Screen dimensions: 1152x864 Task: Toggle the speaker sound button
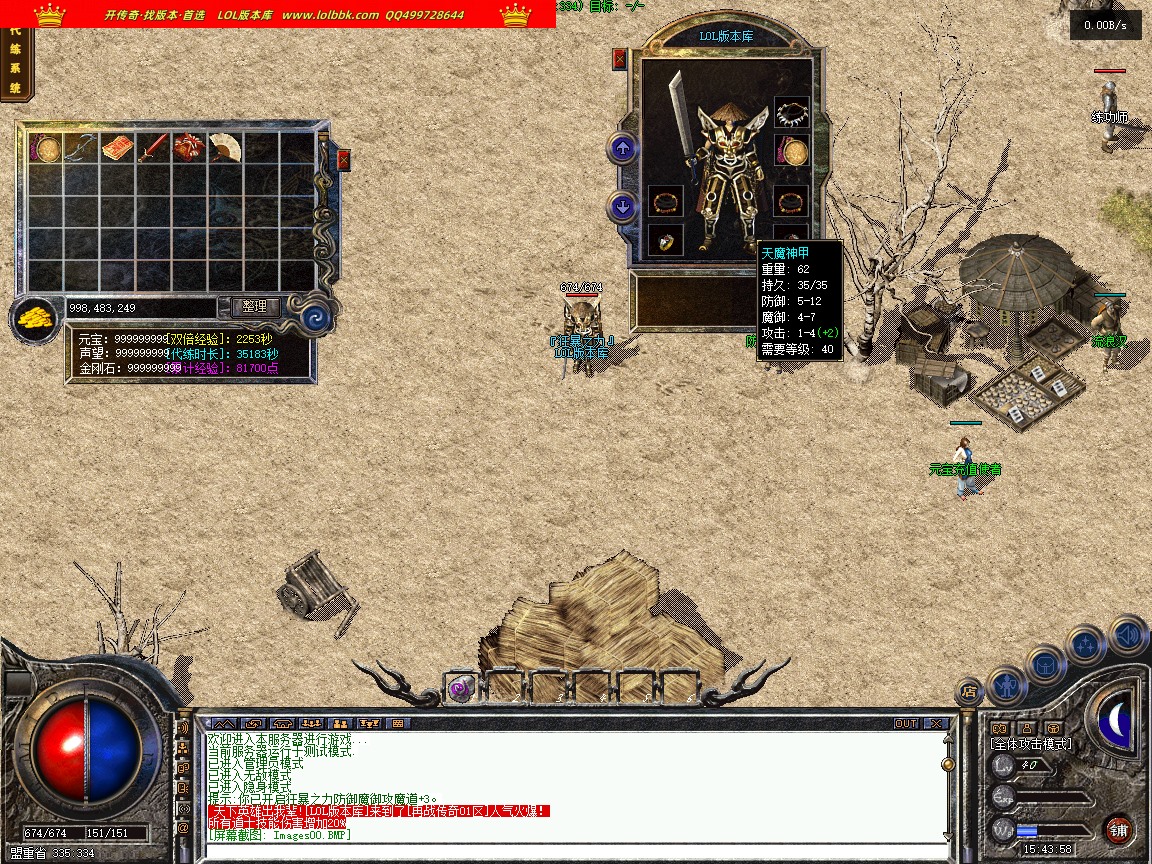pyautogui.click(x=1128, y=634)
